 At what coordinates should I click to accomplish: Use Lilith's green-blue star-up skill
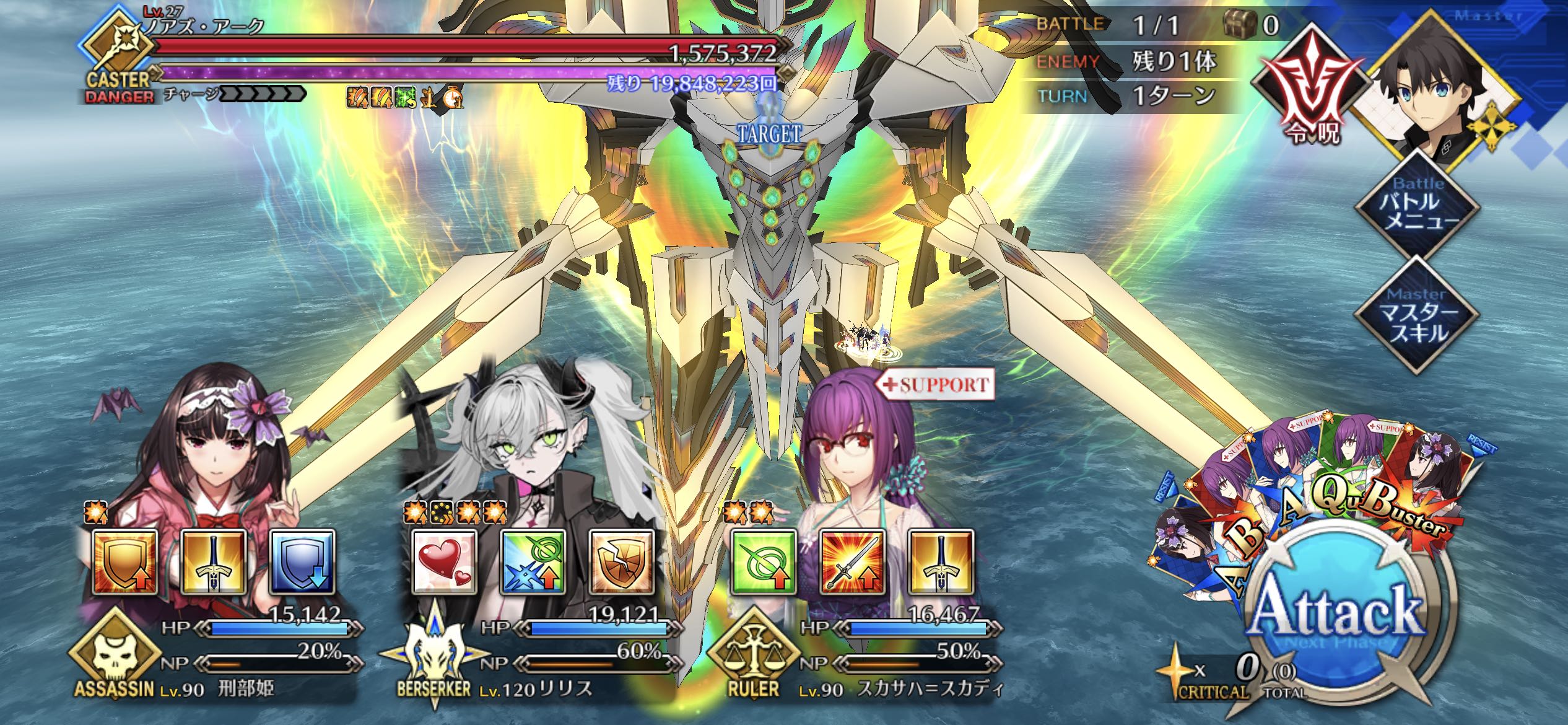533,562
